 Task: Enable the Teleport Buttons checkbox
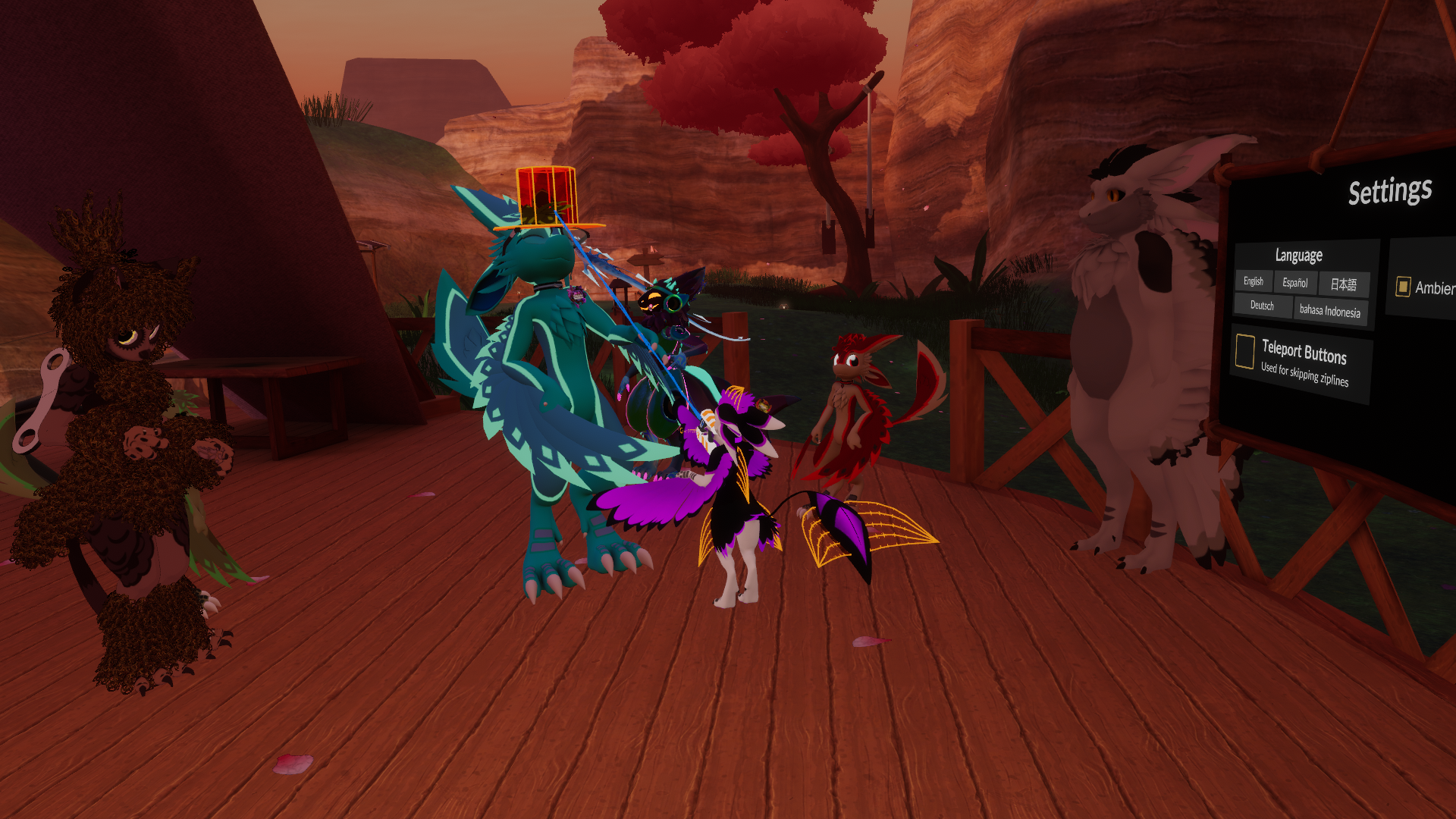[x=1244, y=351]
